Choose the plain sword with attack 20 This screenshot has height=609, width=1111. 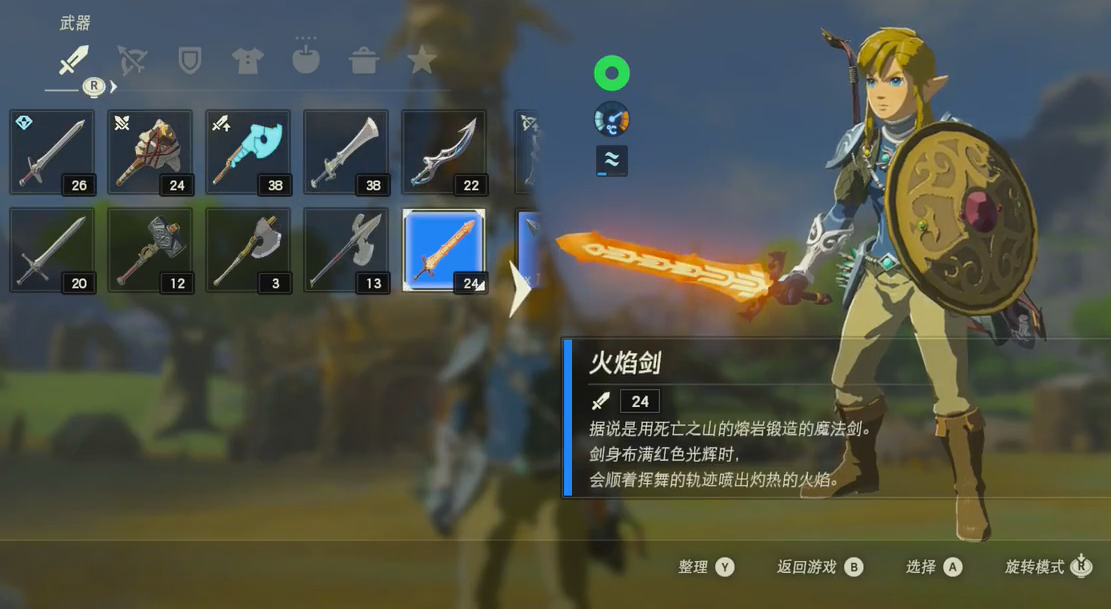click(52, 251)
